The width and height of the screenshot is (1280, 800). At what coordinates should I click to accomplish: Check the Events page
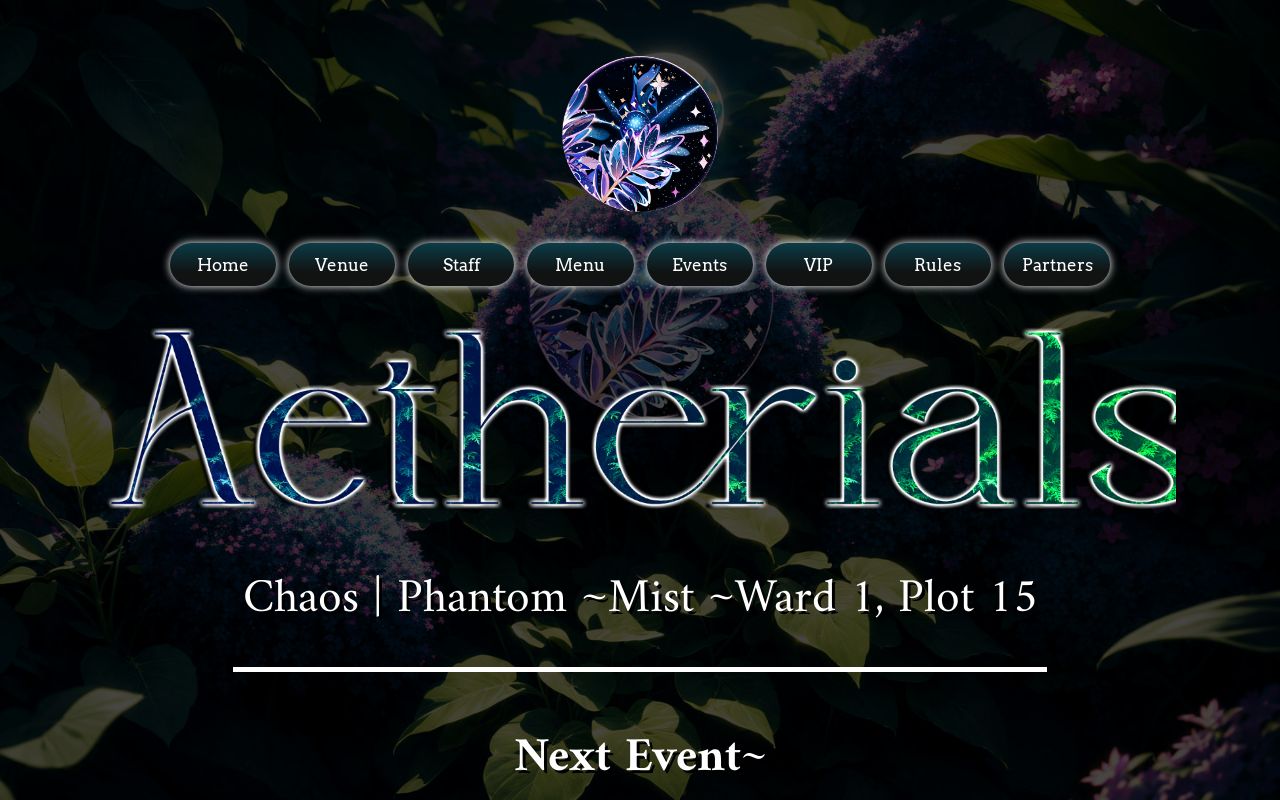tap(699, 265)
